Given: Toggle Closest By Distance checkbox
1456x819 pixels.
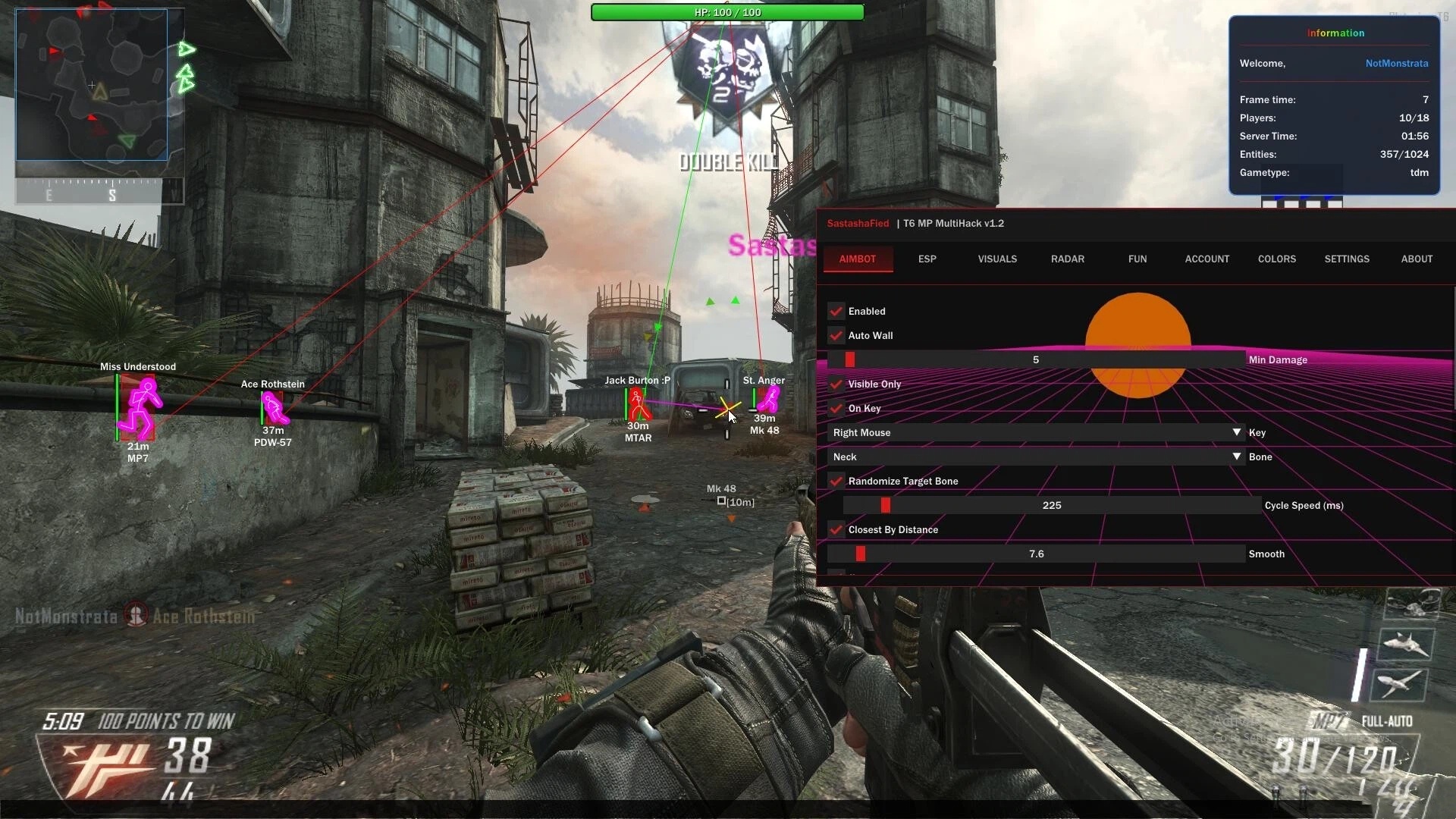Looking at the screenshot, I should (836, 530).
